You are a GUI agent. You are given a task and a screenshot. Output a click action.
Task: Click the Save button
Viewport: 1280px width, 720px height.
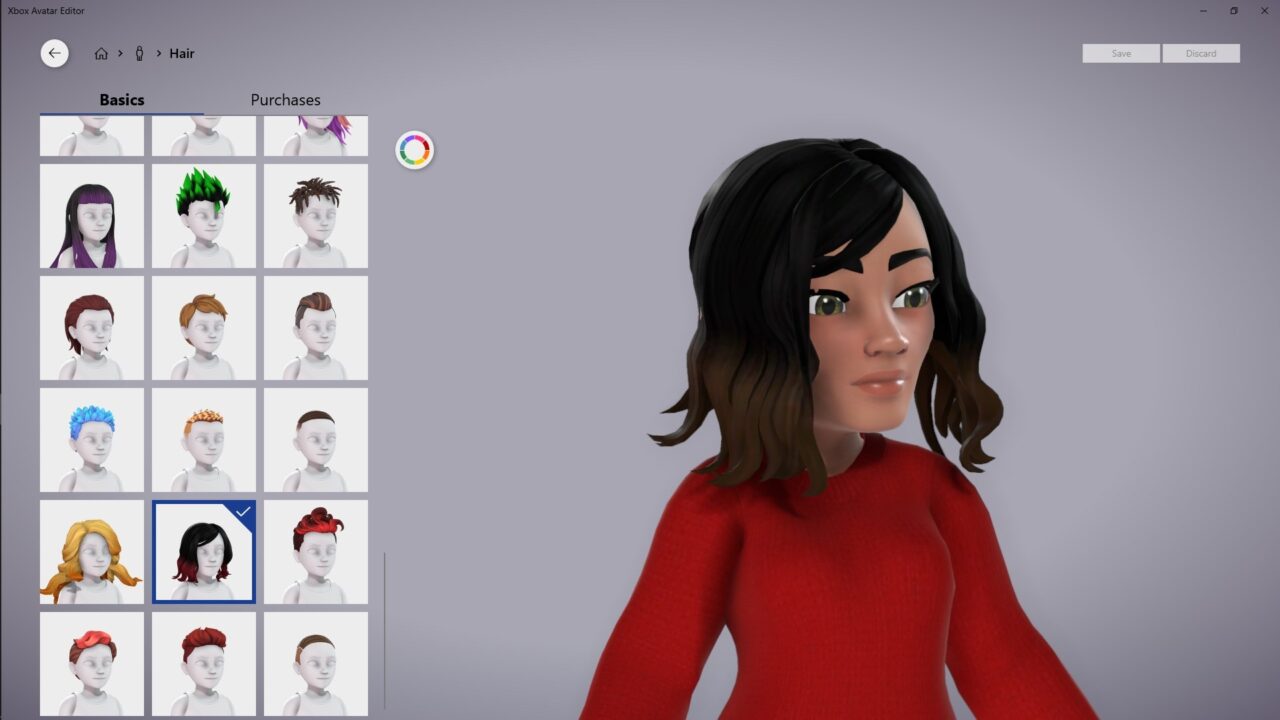coord(1120,53)
